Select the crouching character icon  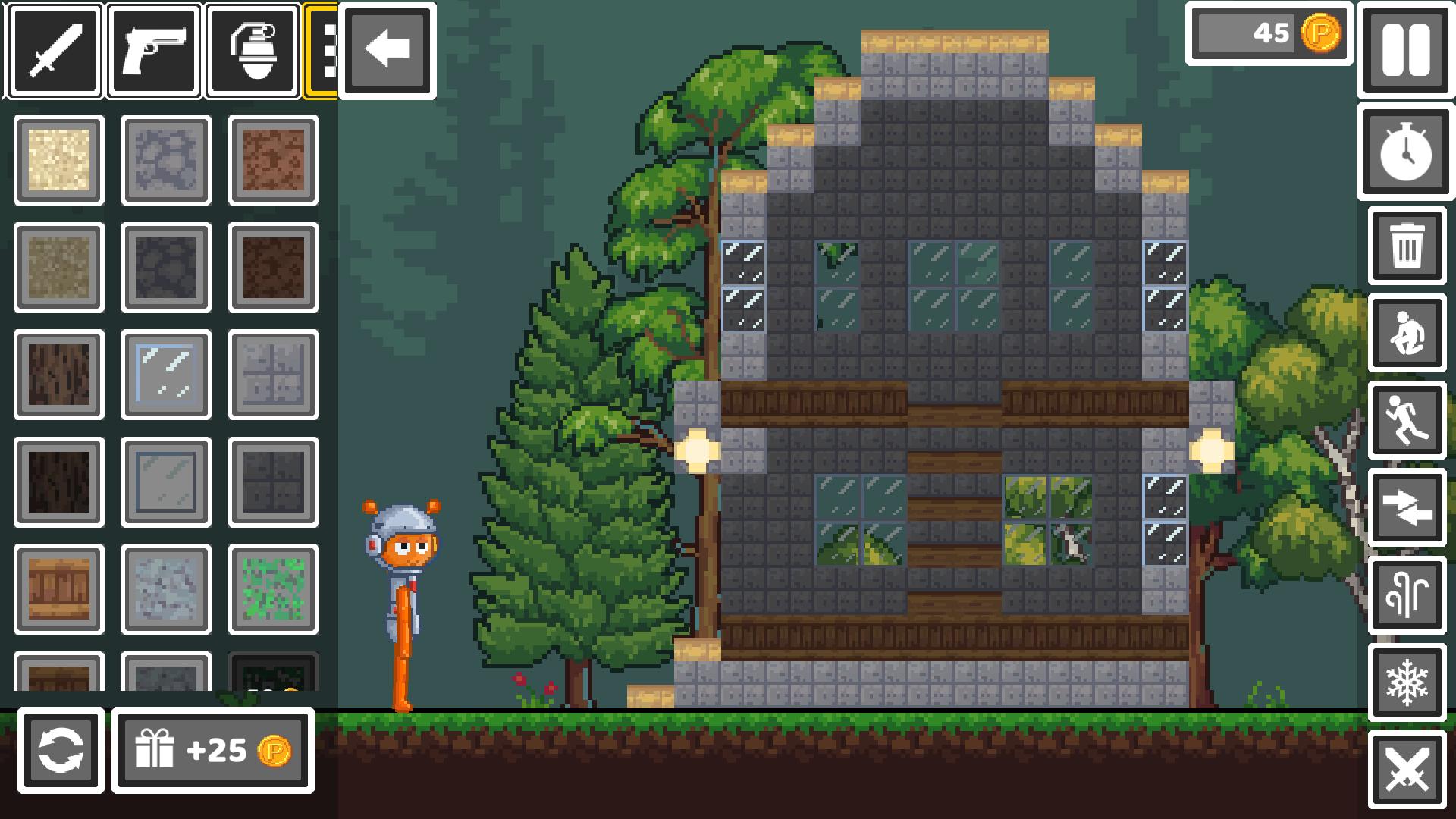coord(1407,335)
